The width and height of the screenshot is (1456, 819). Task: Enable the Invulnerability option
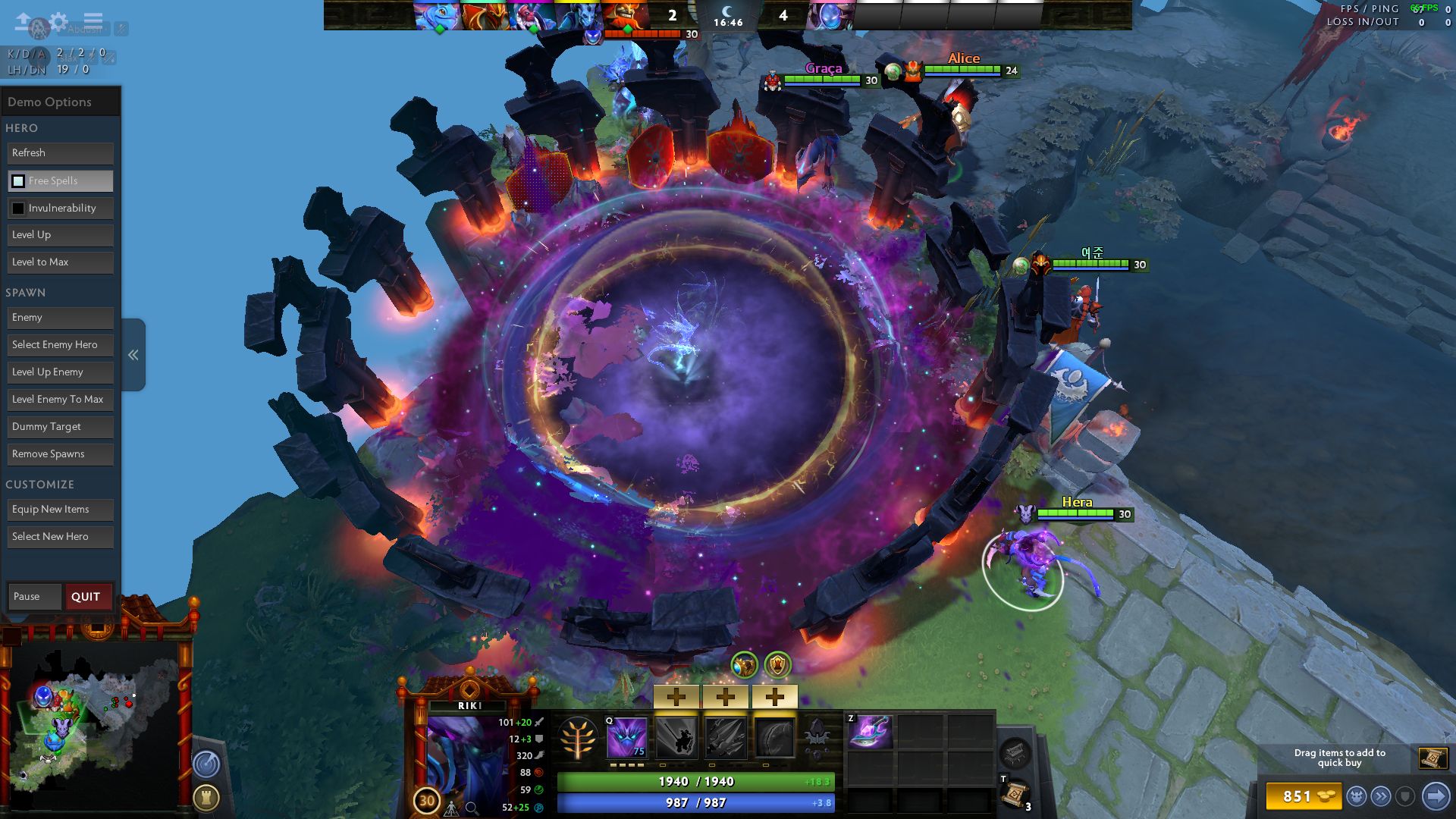[18, 209]
